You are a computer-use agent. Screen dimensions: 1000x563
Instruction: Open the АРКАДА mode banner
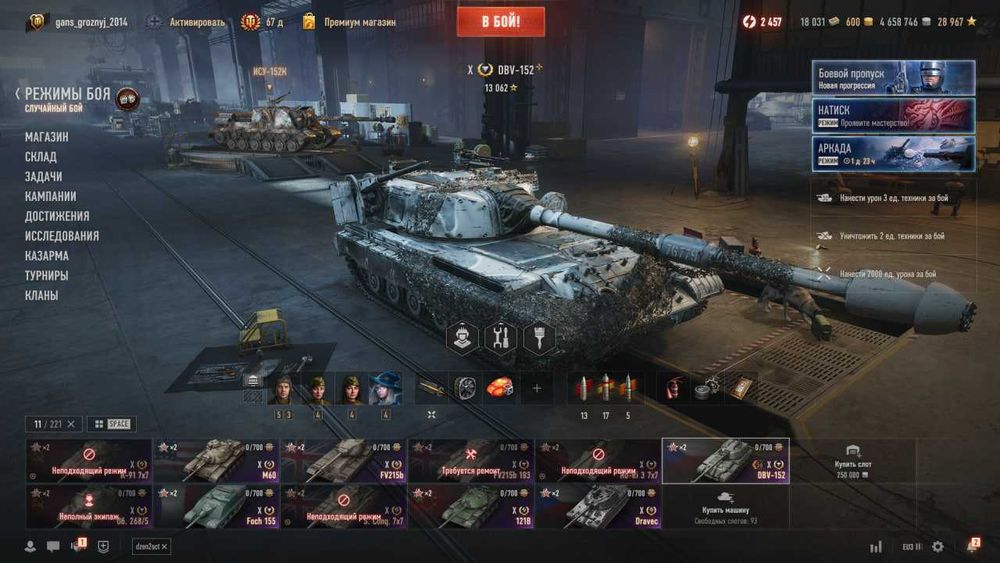[893, 154]
